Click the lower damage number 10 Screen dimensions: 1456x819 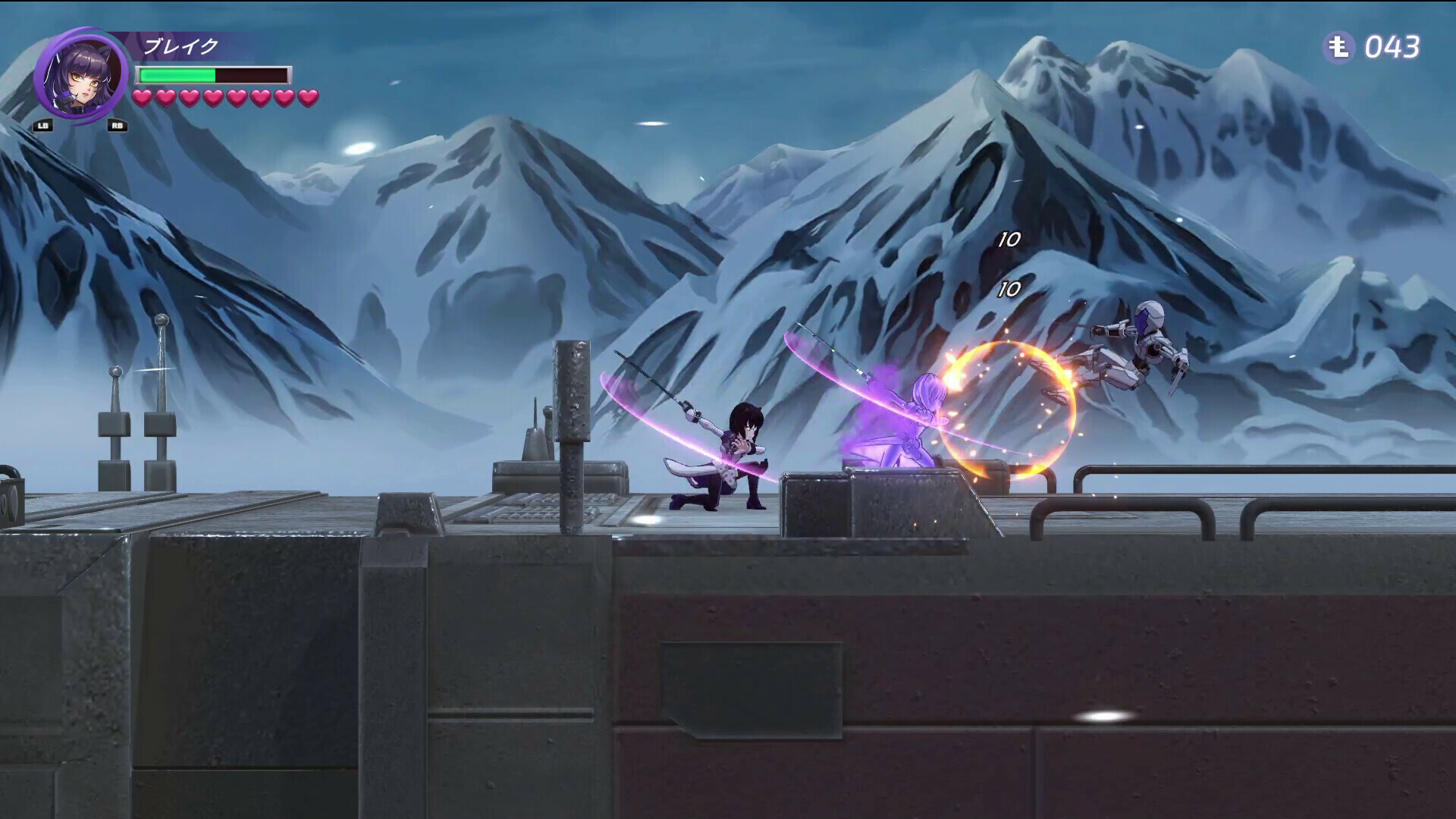click(x=1009, y=290)
